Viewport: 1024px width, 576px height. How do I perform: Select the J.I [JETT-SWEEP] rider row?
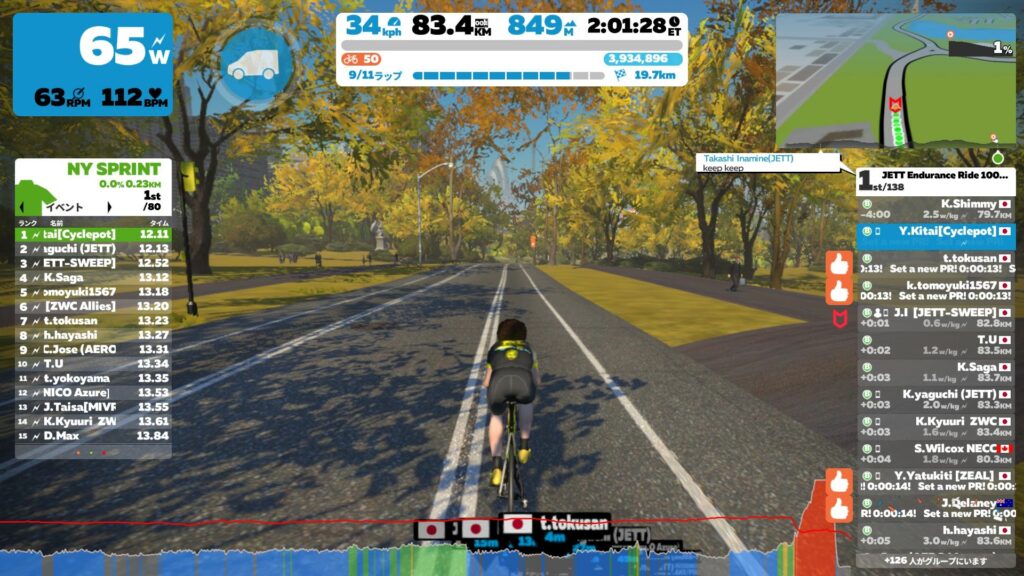[x=935, y=317]
